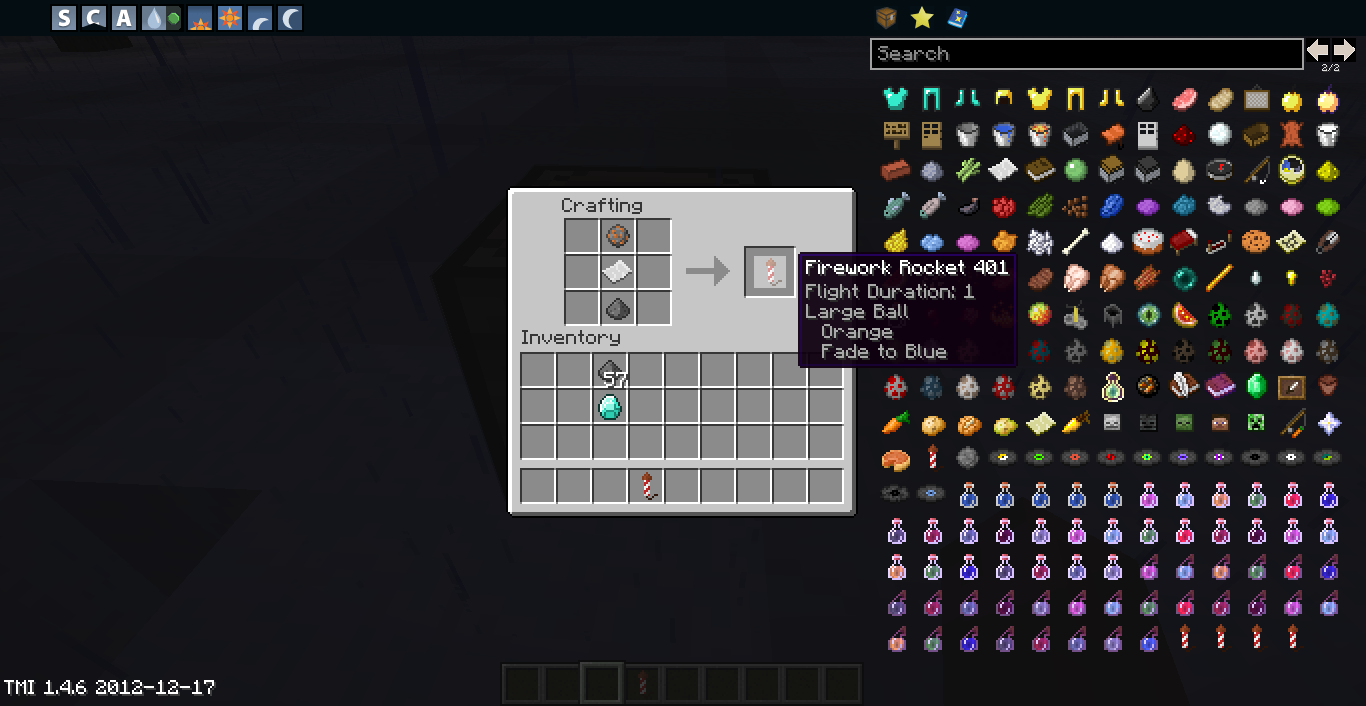Take the Firework Rocket from the crafting output
The image size is (1366, 706).
tap(769, 272)
